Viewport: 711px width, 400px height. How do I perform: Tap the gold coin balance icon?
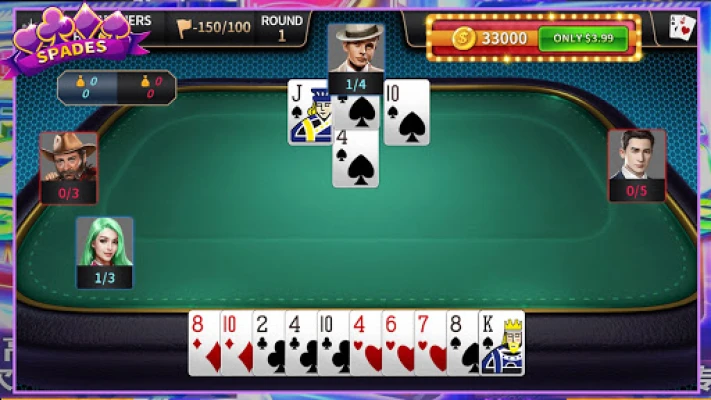pos(462,39)
